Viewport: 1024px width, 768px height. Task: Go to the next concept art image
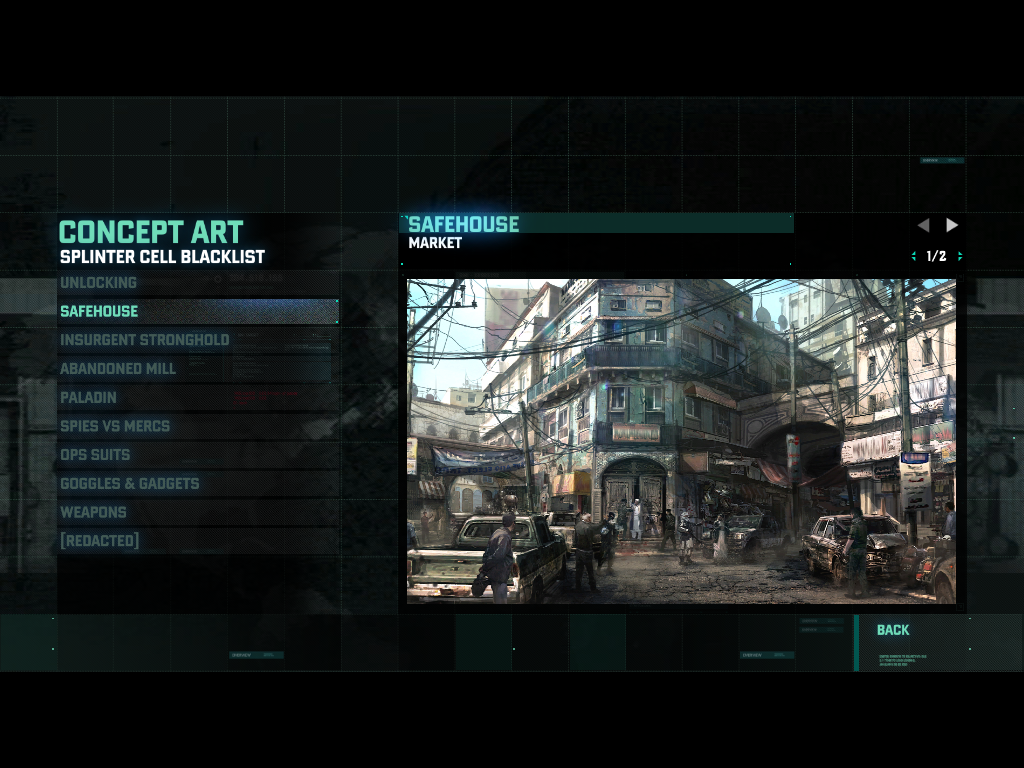(x=952, y=225)
